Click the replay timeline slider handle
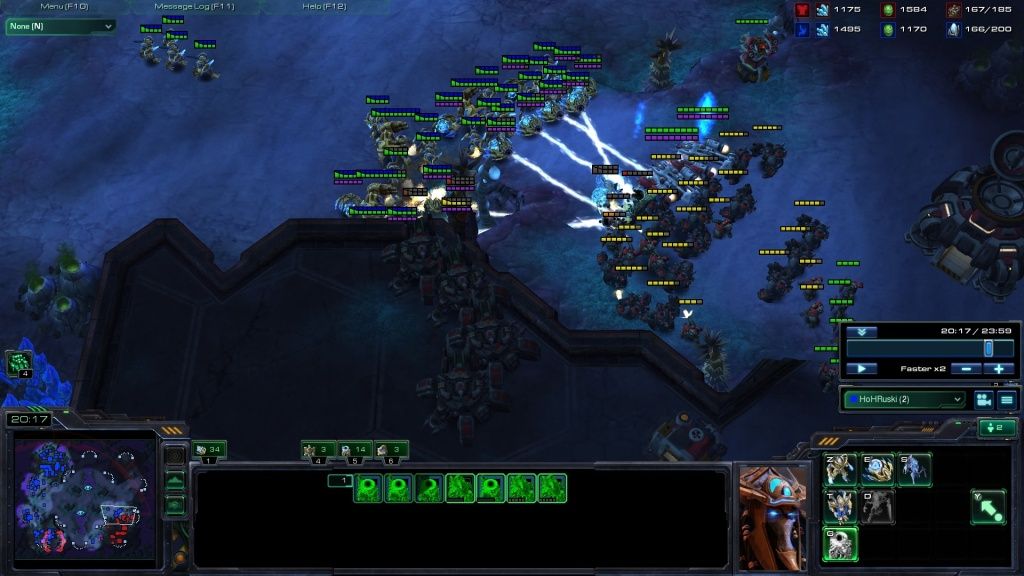Image resolution: width=1024 pixels, height=576 pixels. pyautogui.click(x=988, y=348)
